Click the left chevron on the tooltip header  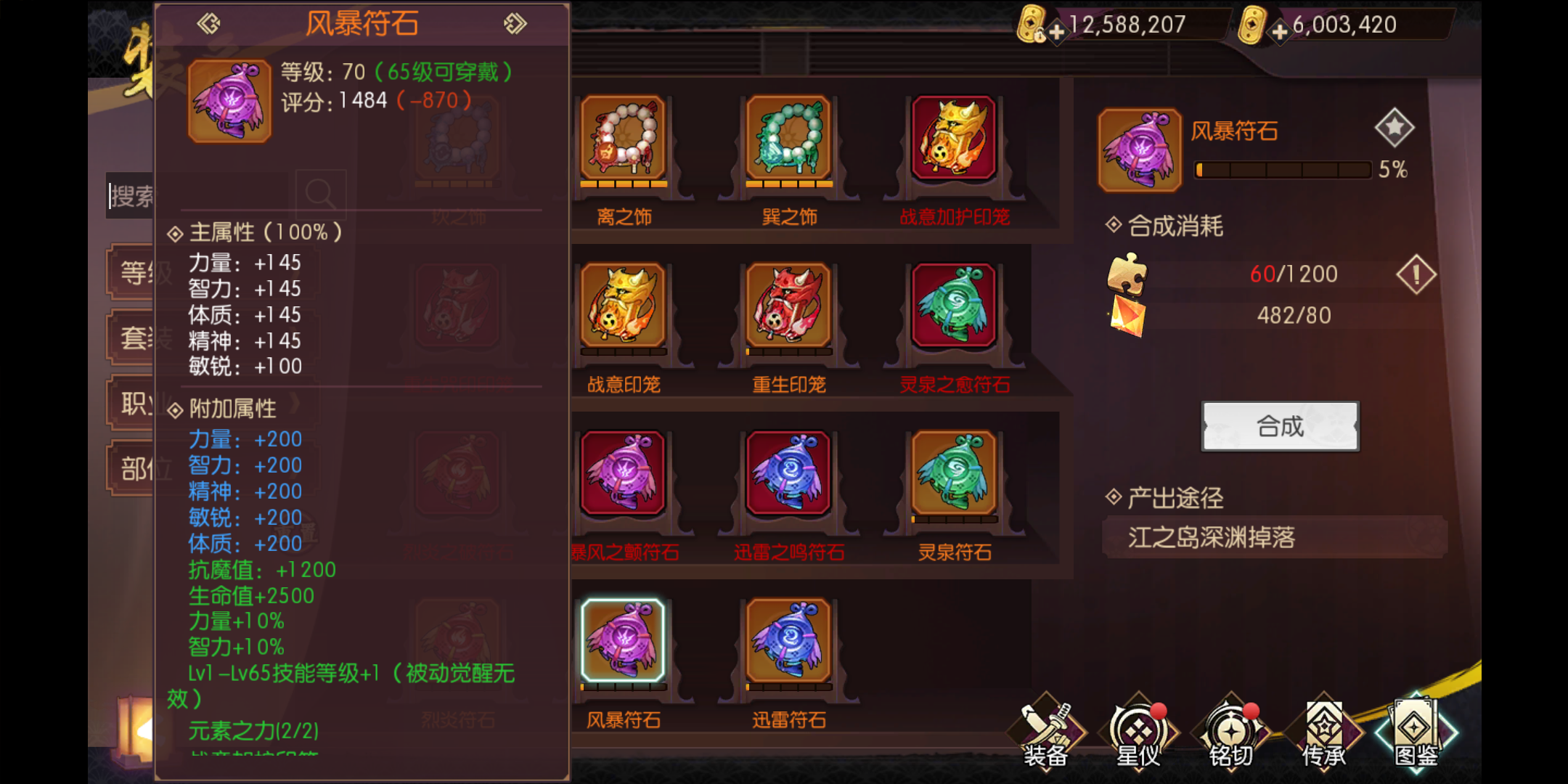click(207, 23)
